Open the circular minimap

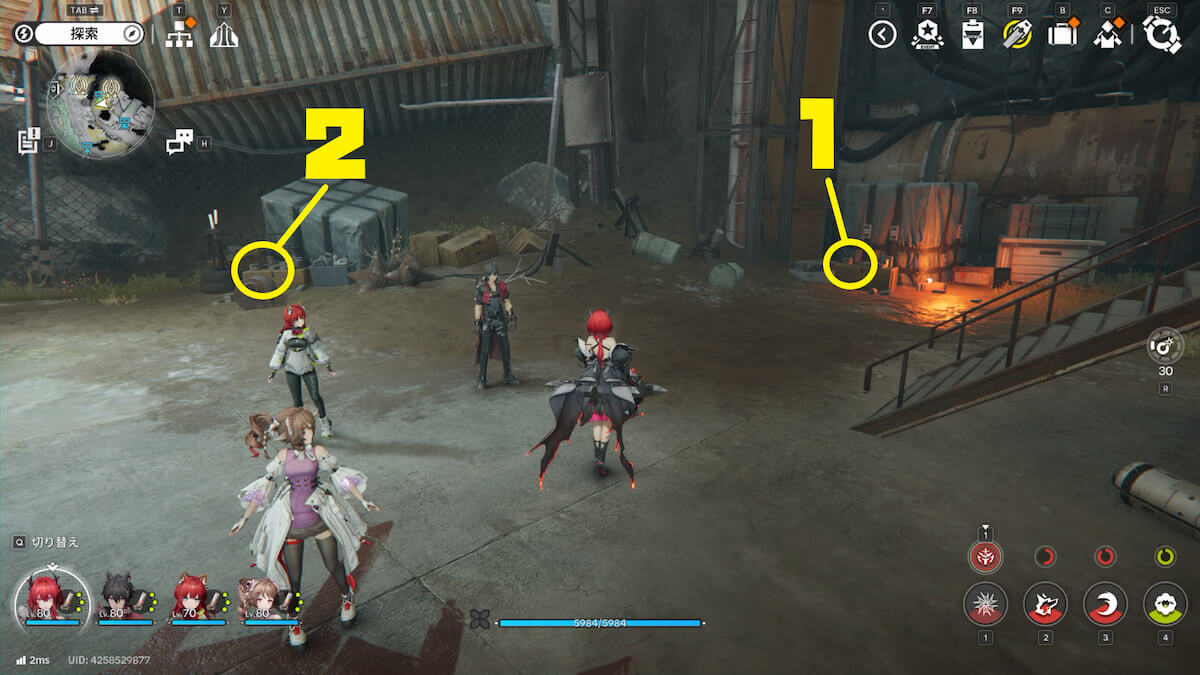[100, 104]
